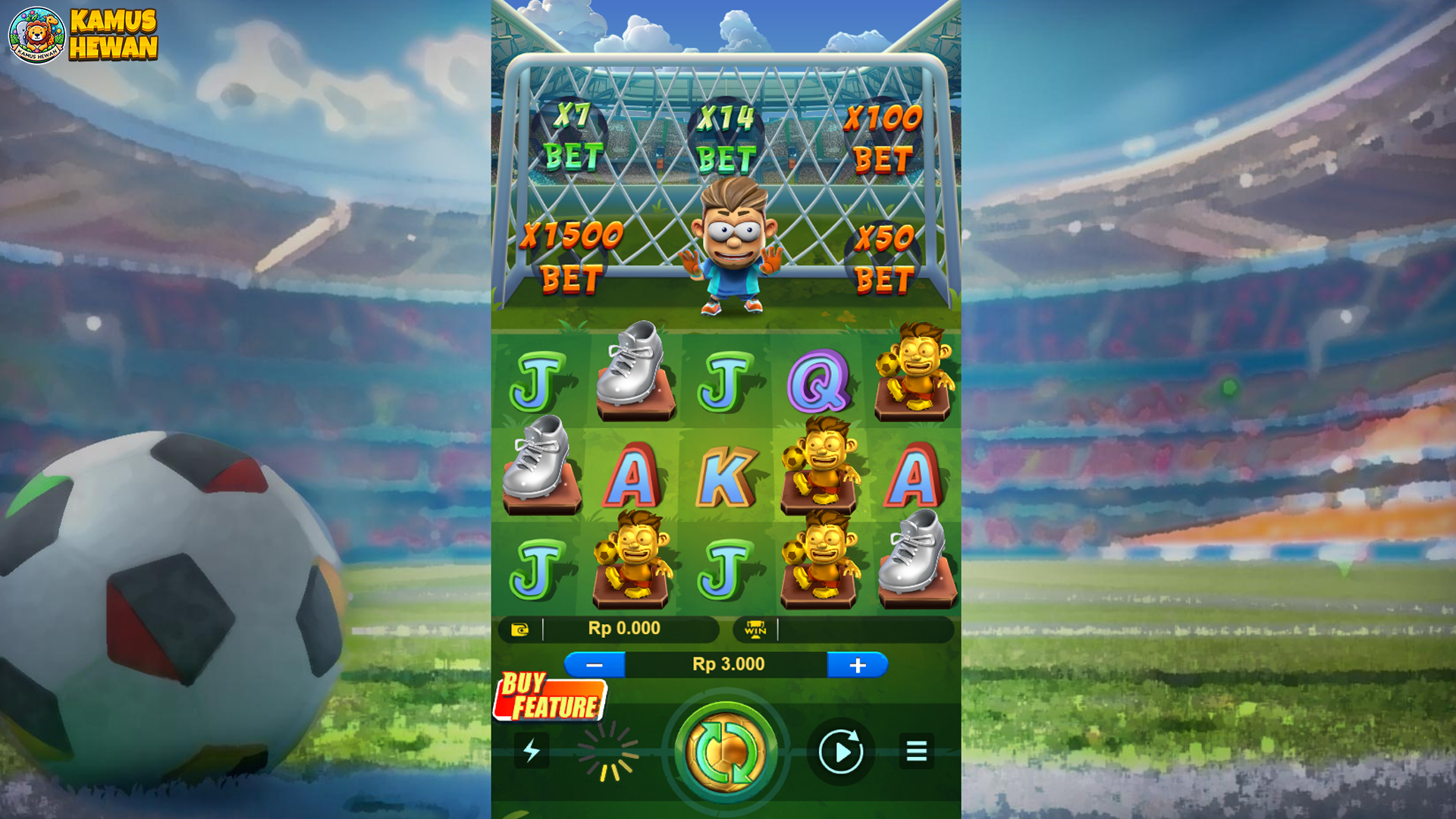Decrease bet with the minus button
This screenshot has height=819, width=1456.
coord(596,665)
